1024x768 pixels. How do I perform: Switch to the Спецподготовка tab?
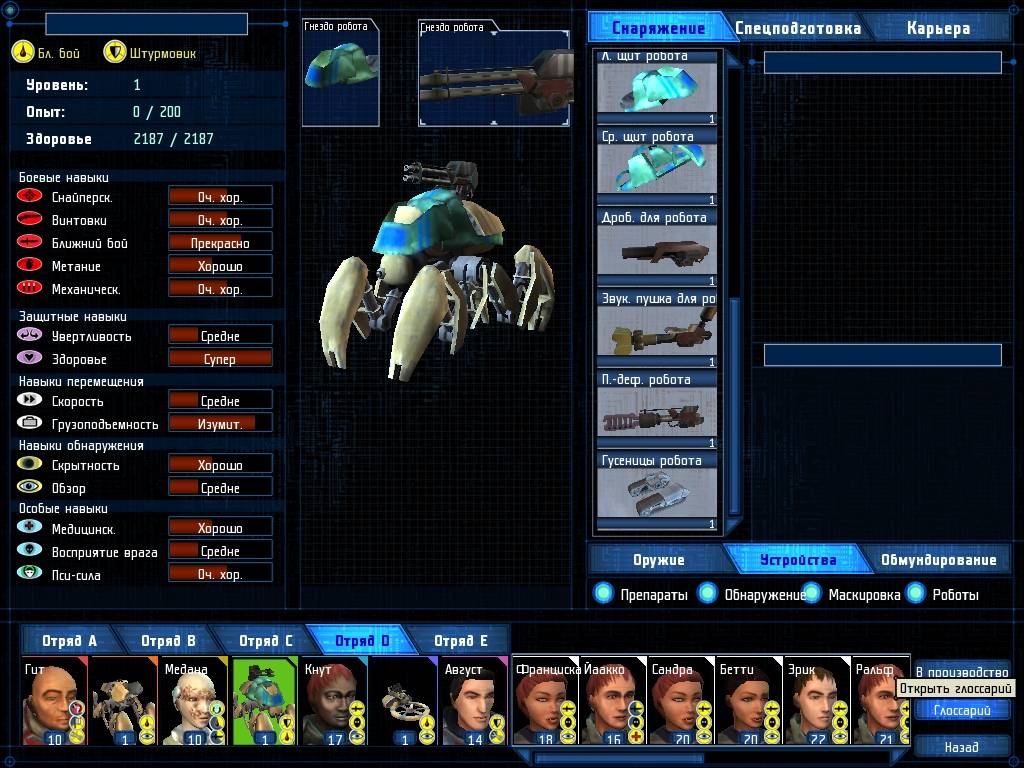(x=797, y=28)
